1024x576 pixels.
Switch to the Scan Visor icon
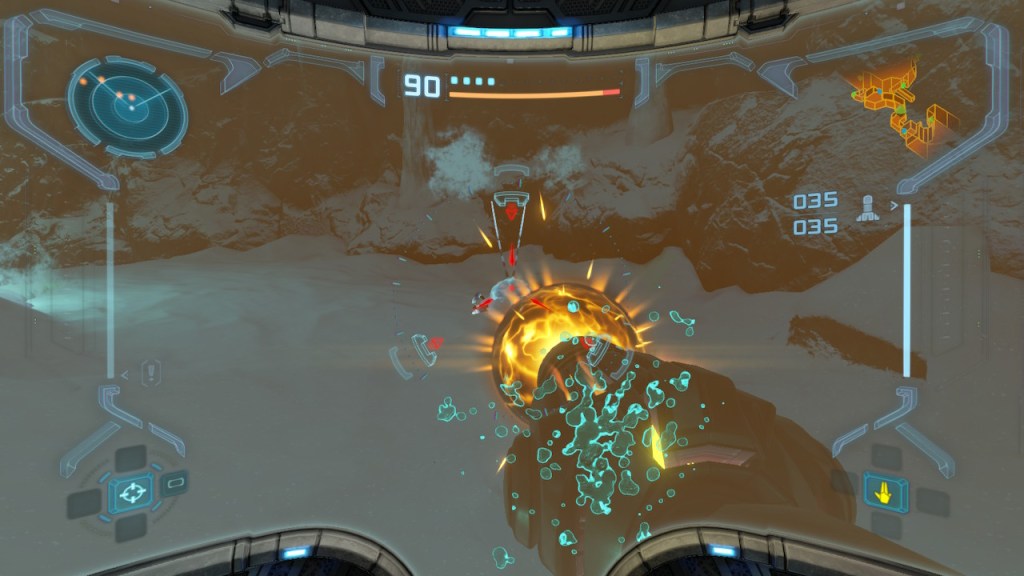174,483
